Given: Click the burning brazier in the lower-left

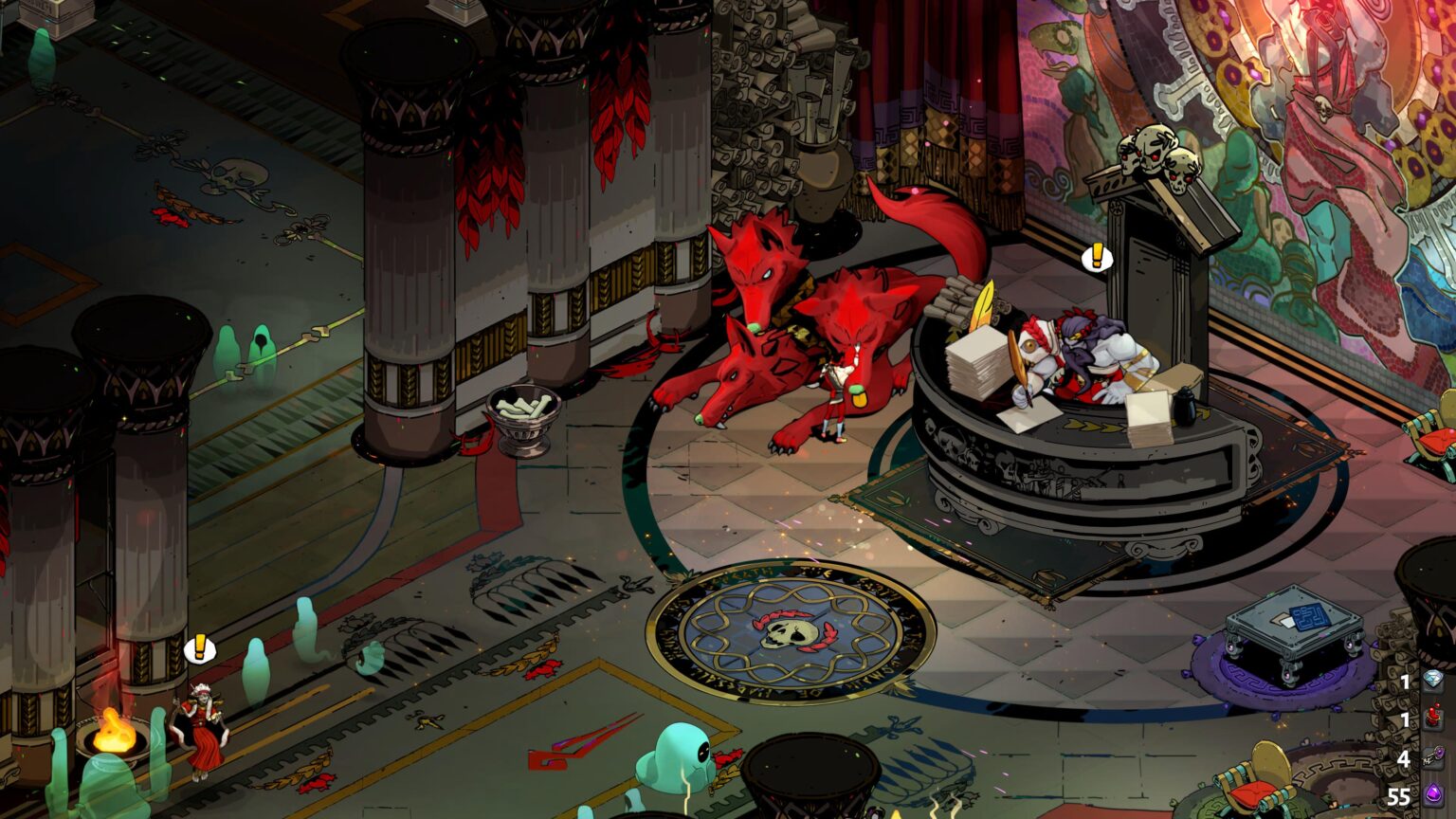Looking at the screenshot, I should (116, 732).
